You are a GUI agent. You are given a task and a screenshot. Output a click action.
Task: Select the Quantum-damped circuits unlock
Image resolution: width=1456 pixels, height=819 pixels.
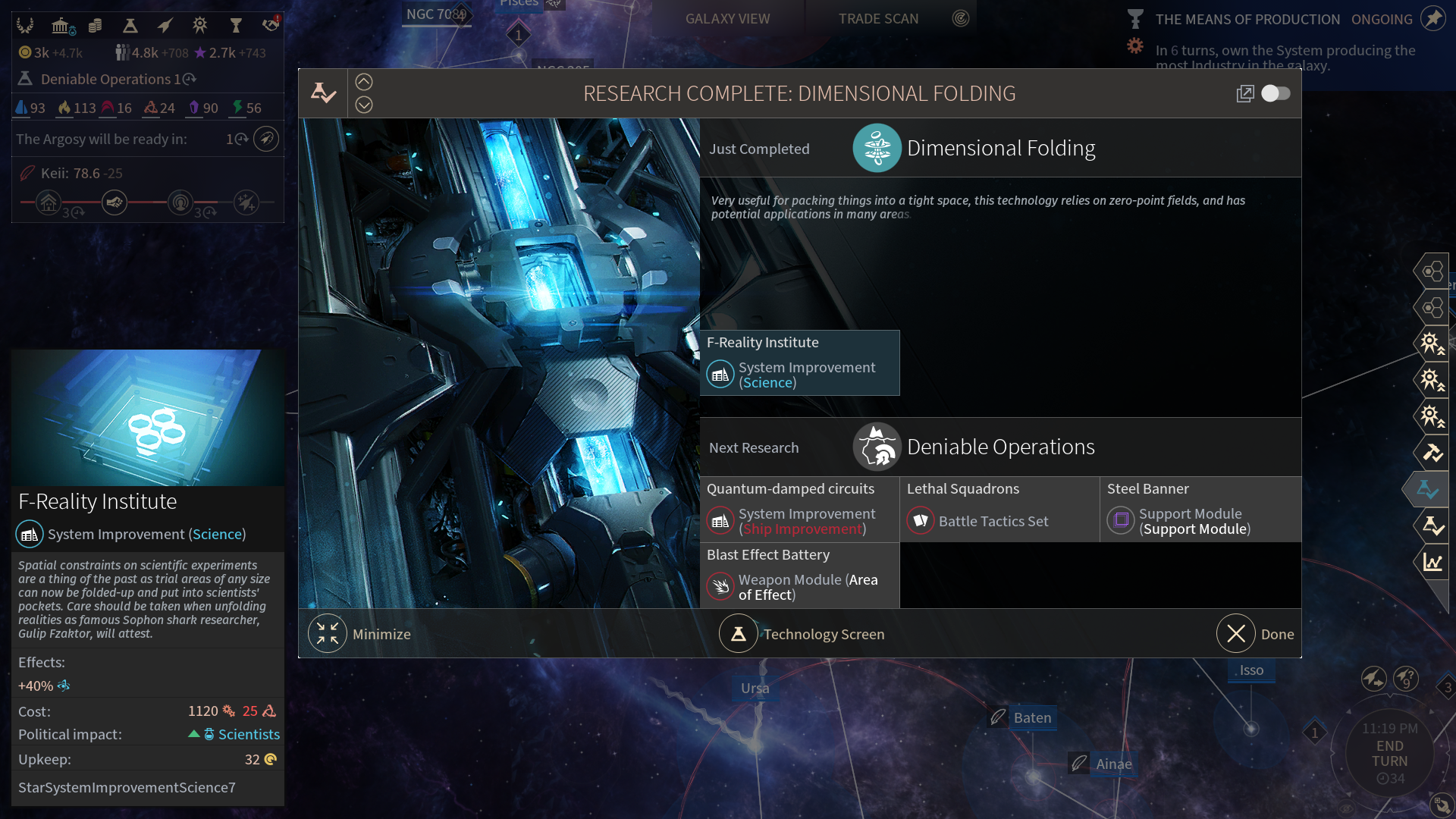pos(799,510)
